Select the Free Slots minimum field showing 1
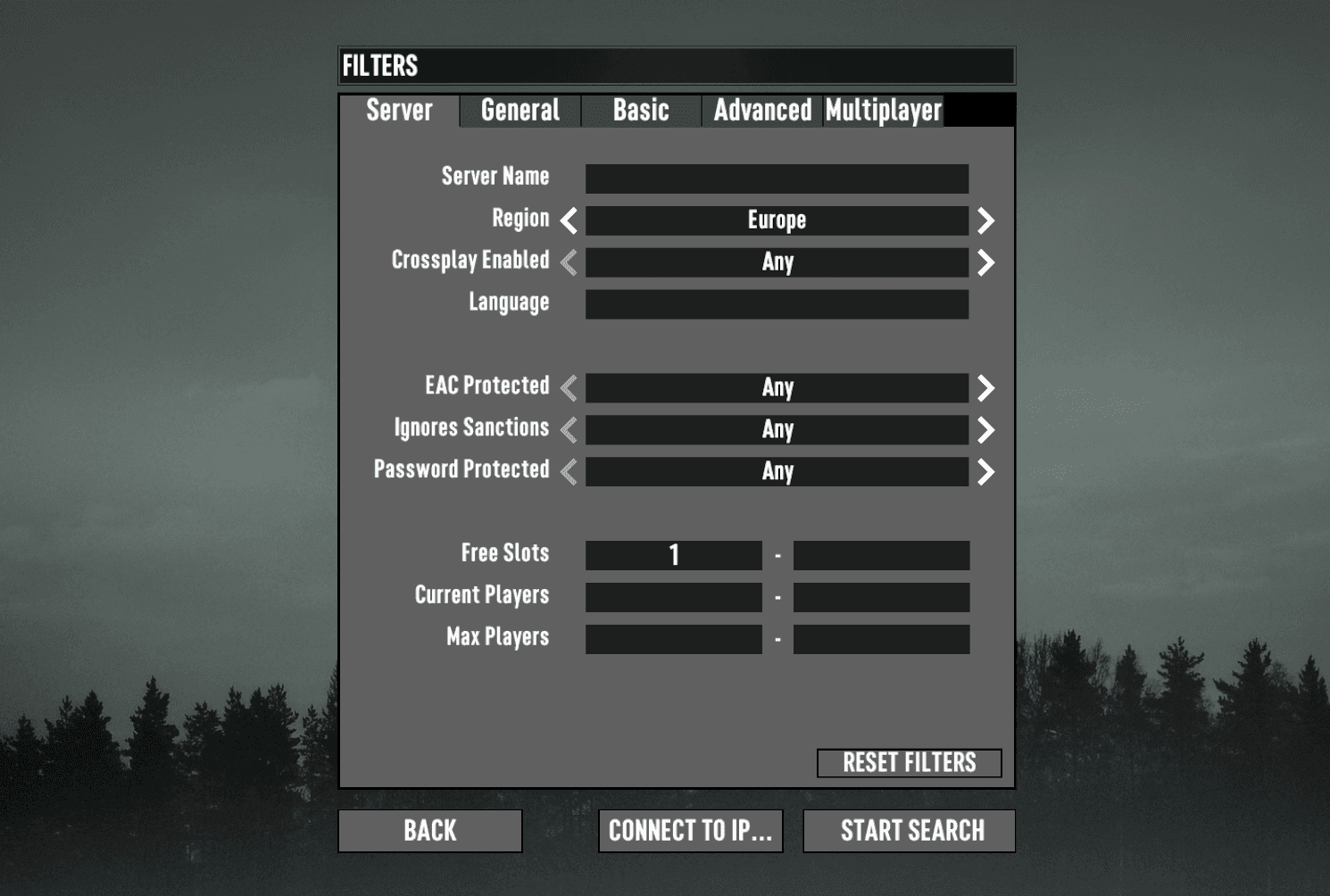 (673, 554)
